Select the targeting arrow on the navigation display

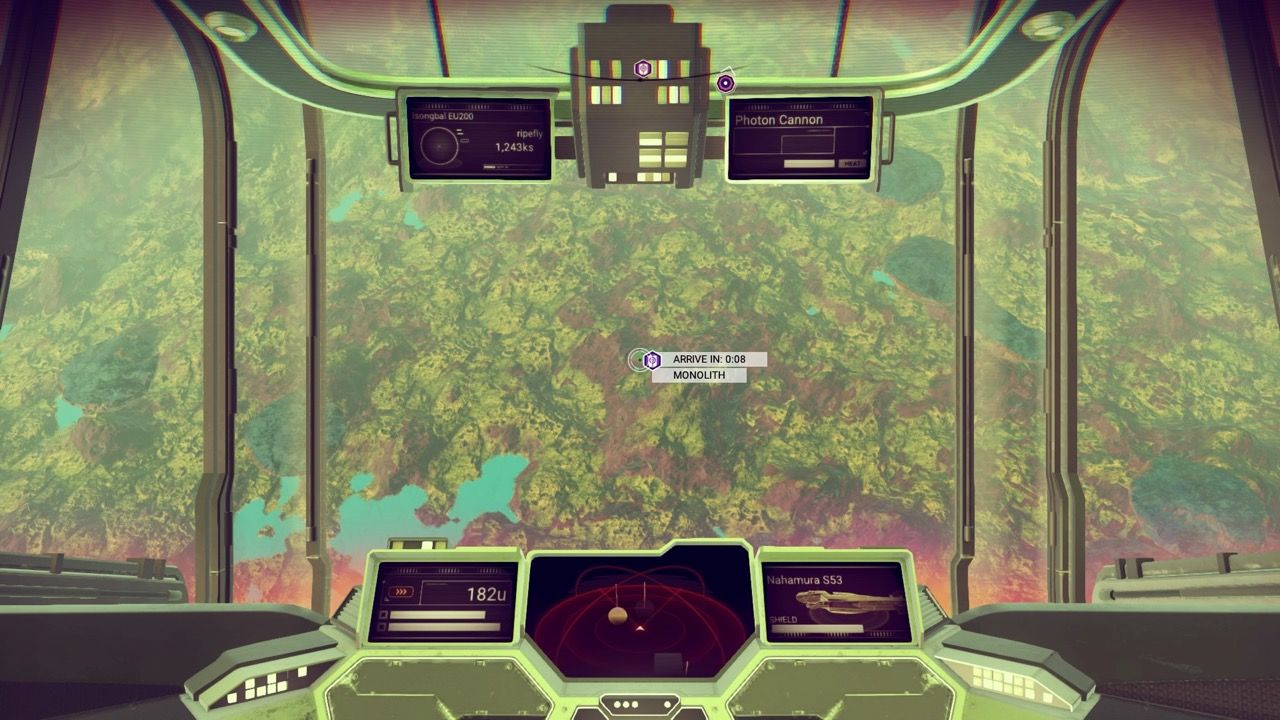pyautogui.click(x=640, y=627)
